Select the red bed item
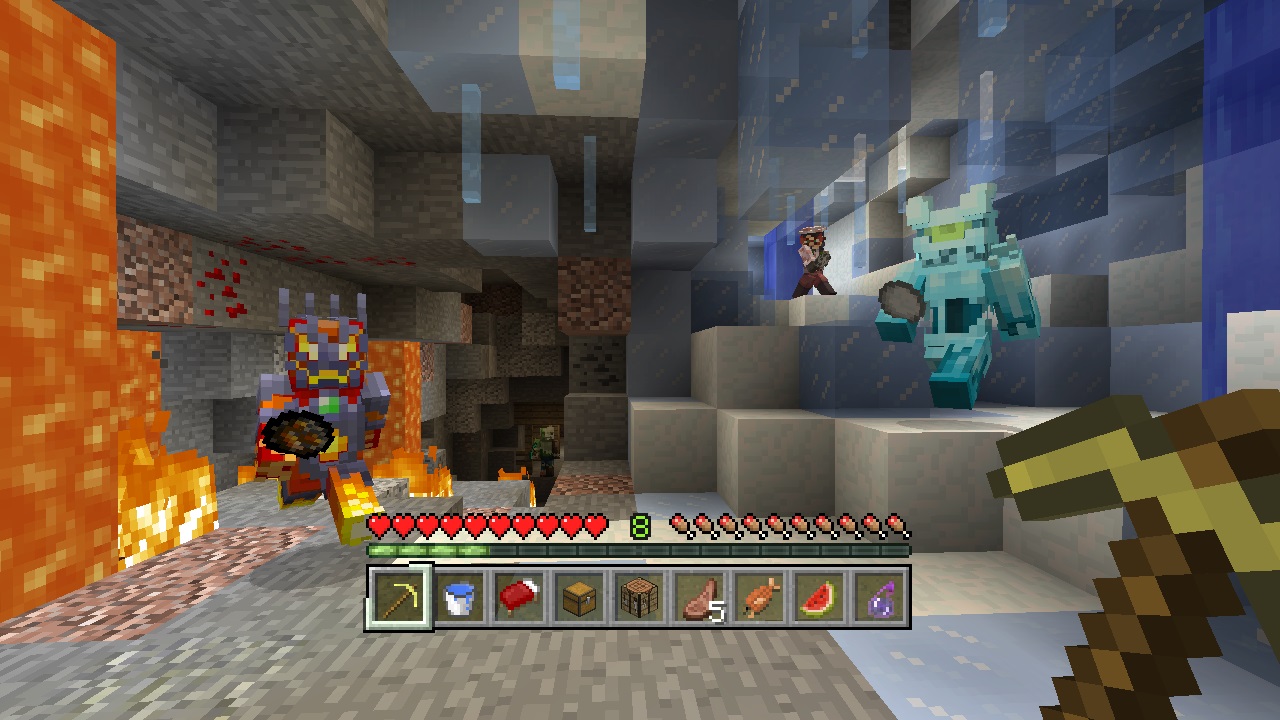Image resolution: width=1280 pixels, height=720 pixels. (x=519, y=600)
